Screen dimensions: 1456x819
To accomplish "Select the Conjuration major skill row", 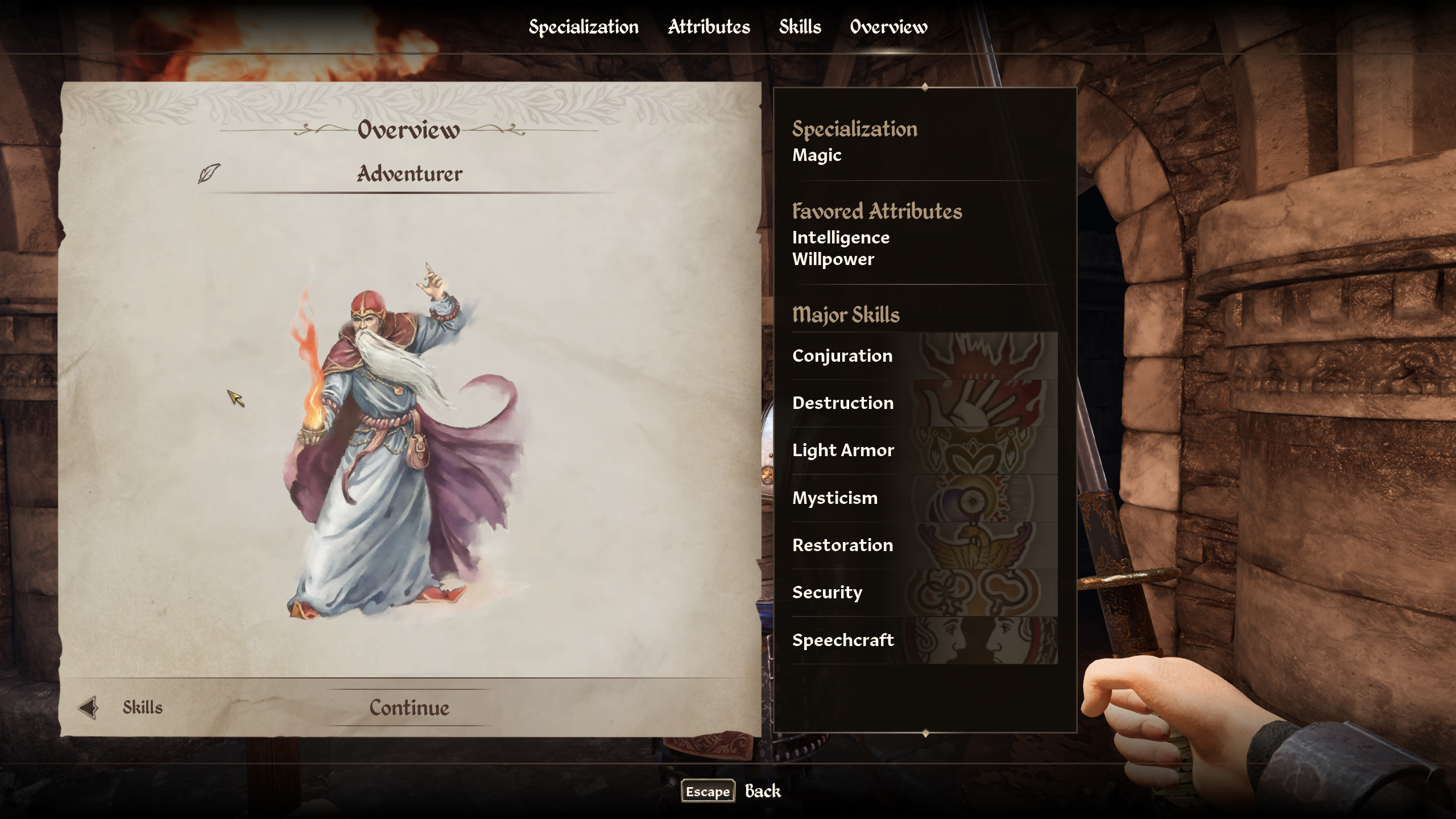I will pos(924,356).
